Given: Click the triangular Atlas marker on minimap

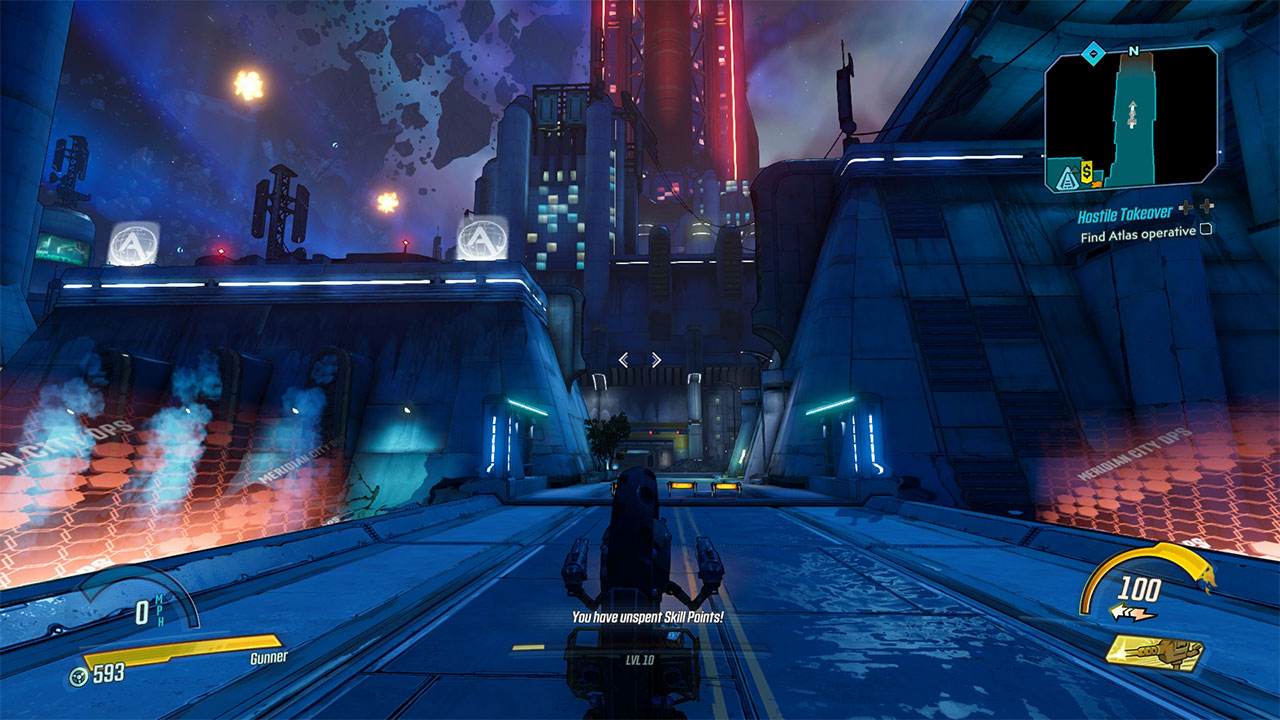Looking at the screenshot, I should pyautogui.click(x=1065, y=179).
